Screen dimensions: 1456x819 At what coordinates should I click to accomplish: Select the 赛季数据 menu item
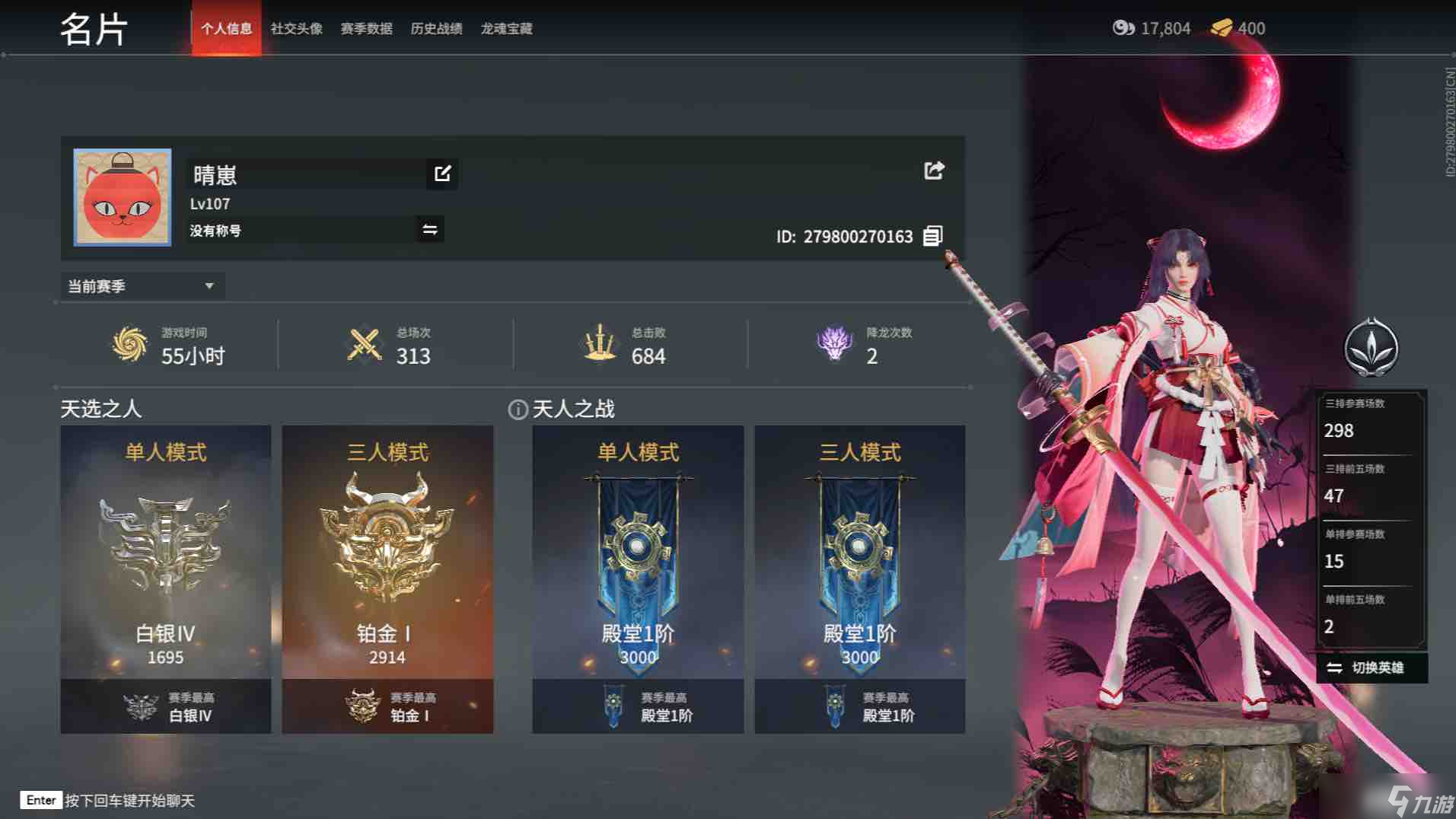point(366,29)
